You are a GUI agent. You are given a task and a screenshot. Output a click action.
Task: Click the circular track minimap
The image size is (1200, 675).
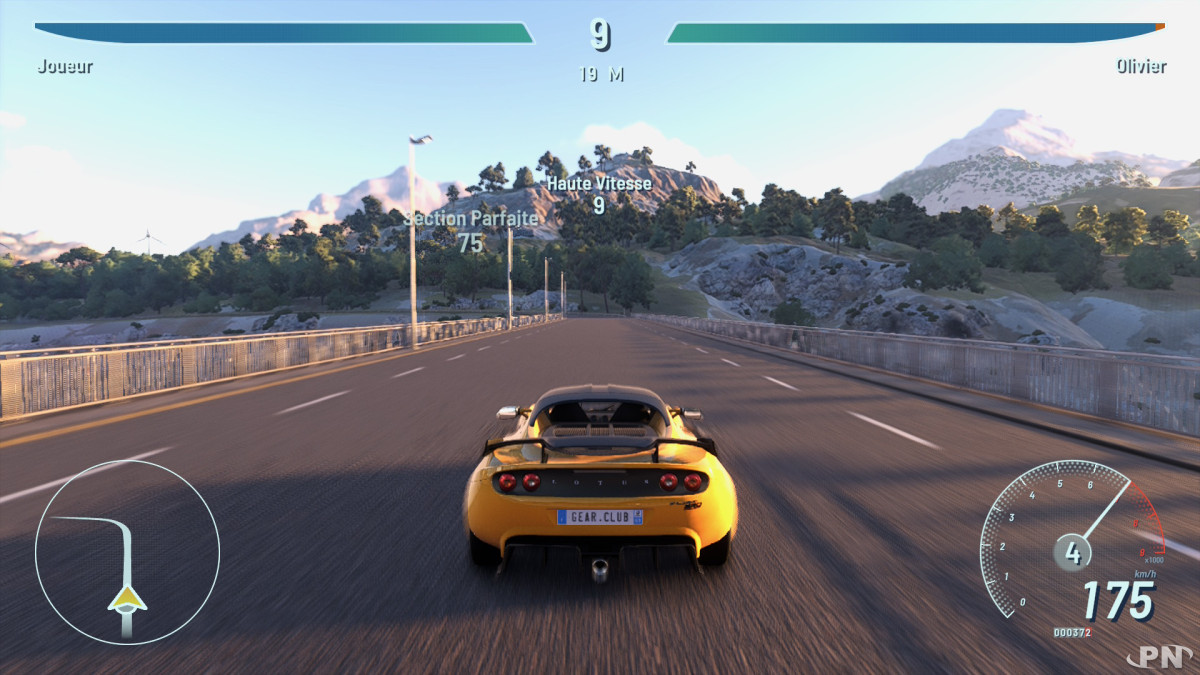(127, 552)
